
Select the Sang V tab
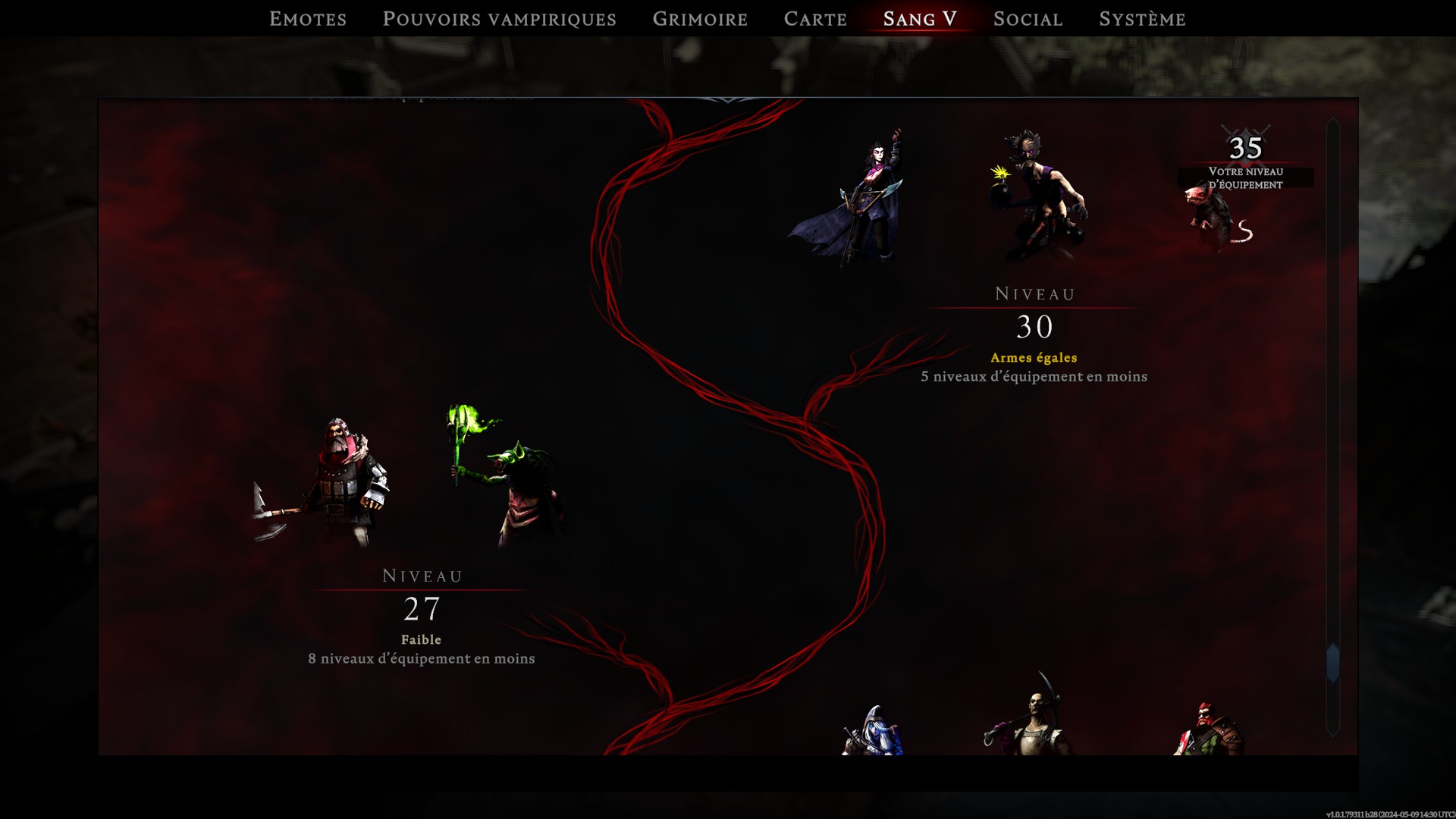pyautogui.click(x=920, y=19)
